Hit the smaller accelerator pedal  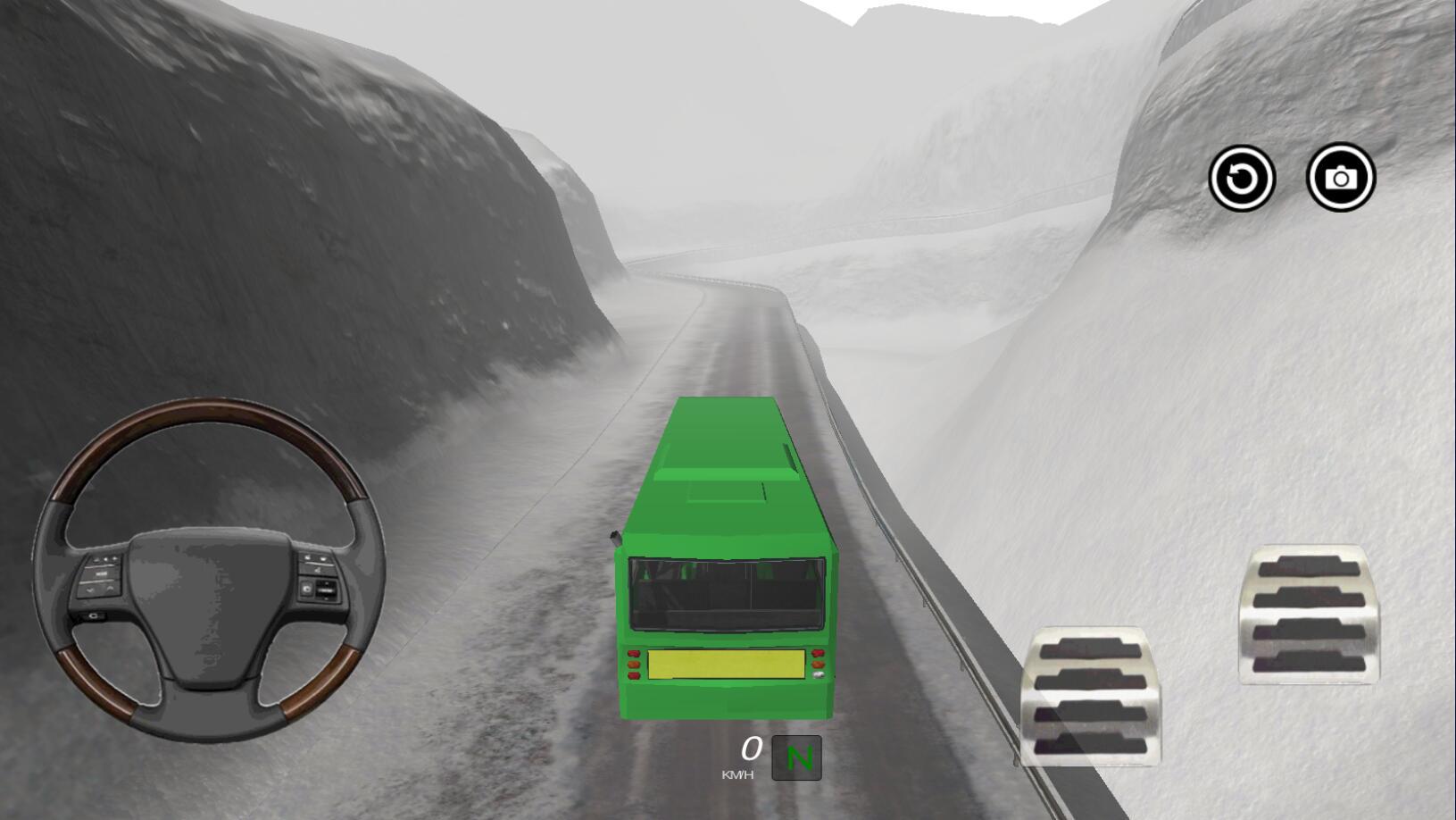pos(1310,615)
